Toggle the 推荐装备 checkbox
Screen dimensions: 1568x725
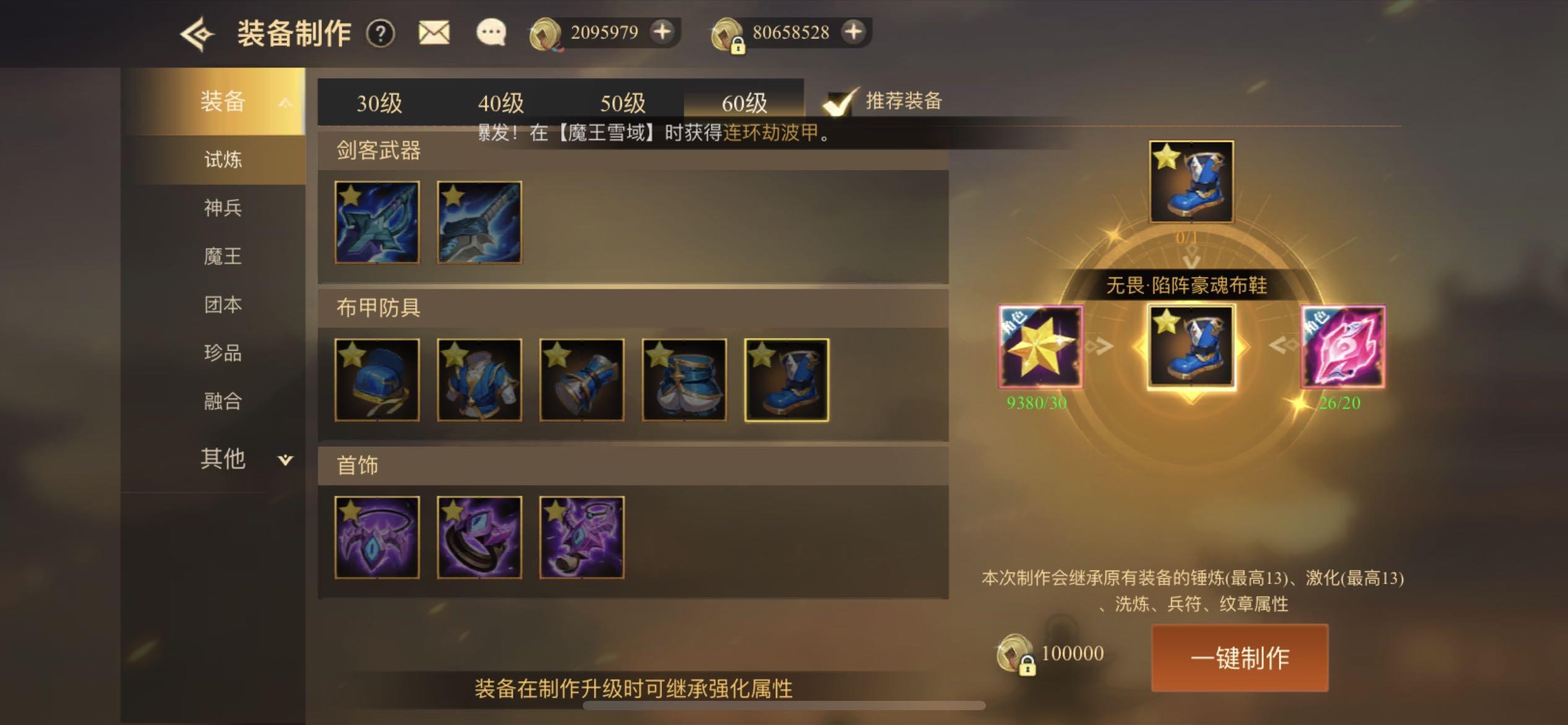838,103
